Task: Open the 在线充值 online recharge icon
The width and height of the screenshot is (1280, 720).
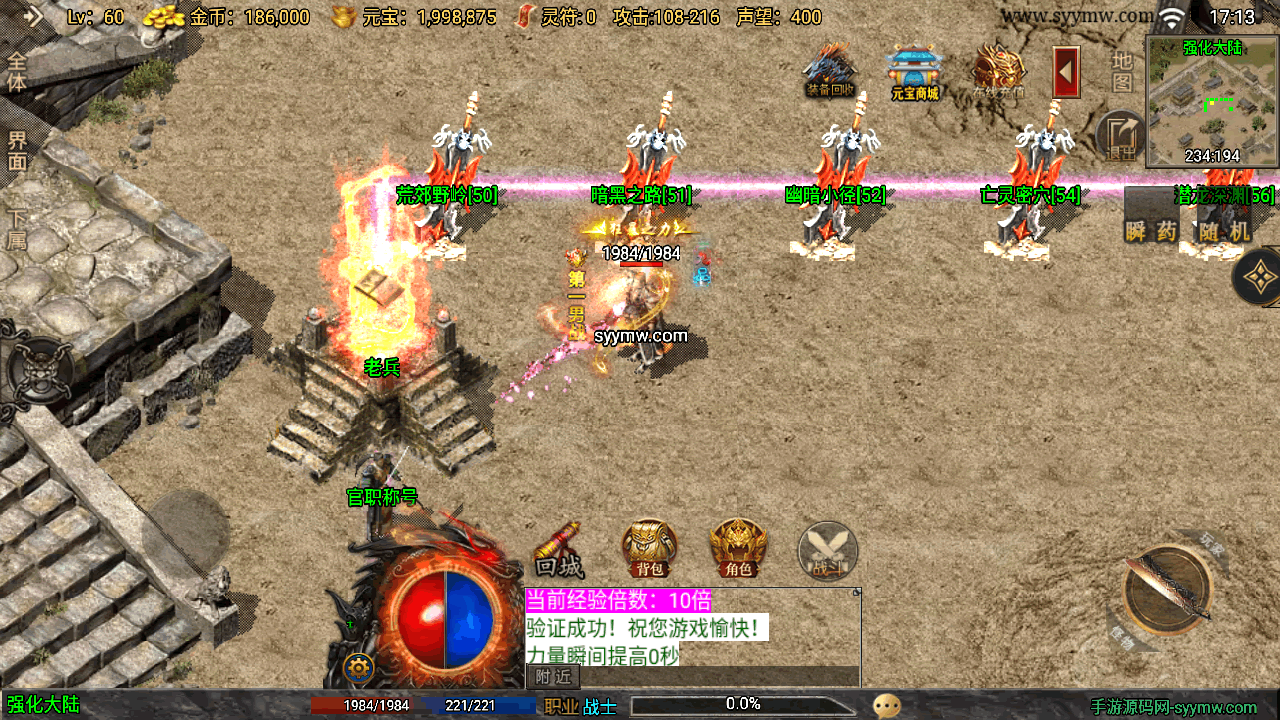Action: point(998,71)
